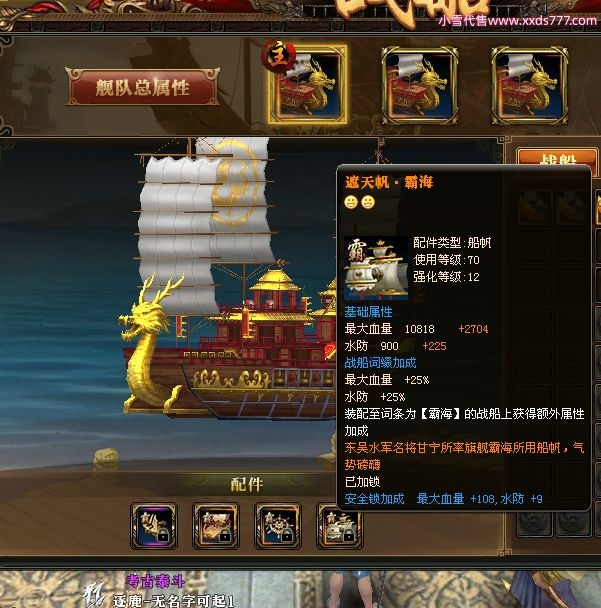Image resolution: width=601 pixels, height=608 pixels.
Task: Select the purple-bordered accessory slot
Action: [154, 525]
